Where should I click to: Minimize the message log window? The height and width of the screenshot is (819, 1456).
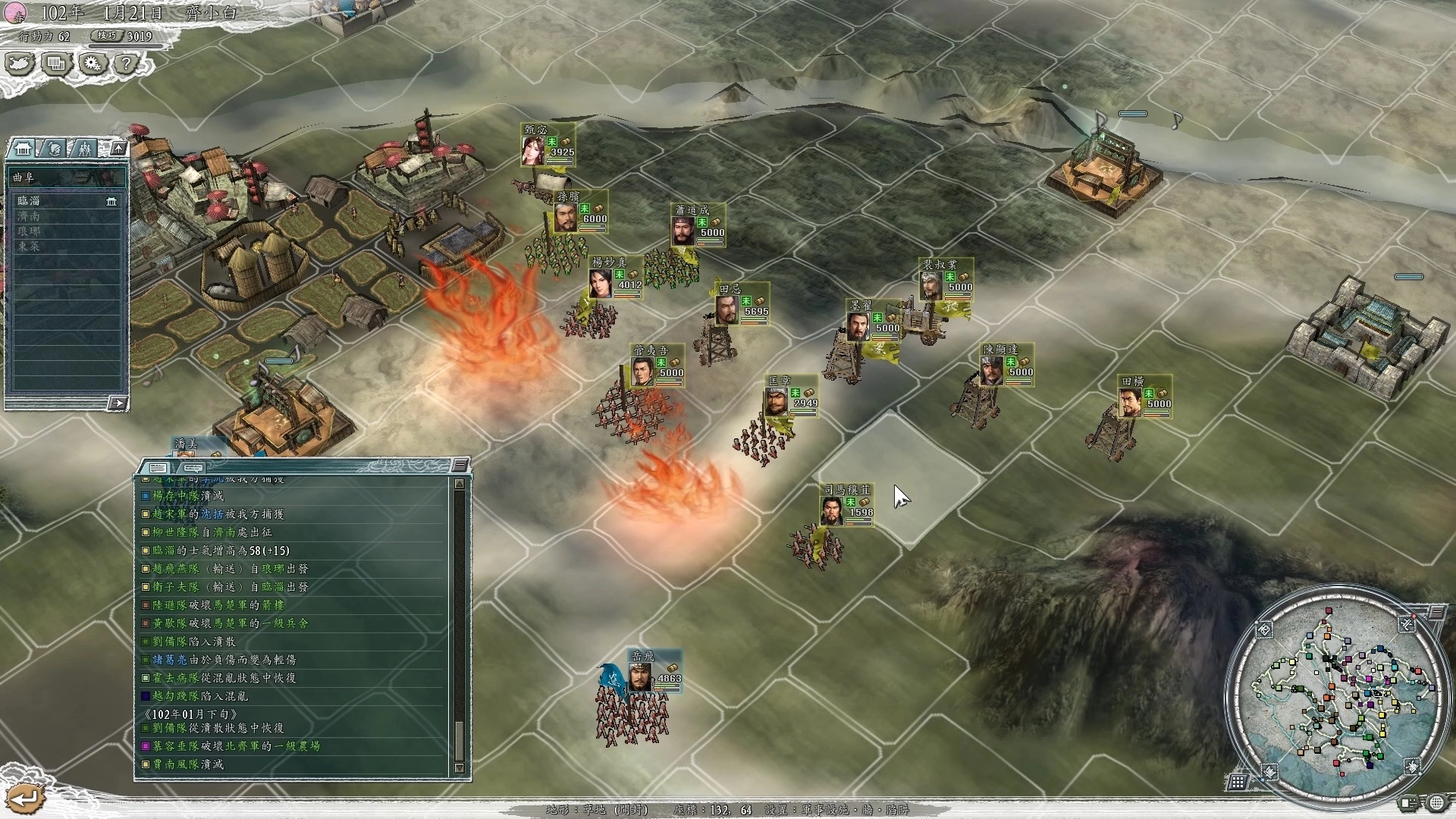(460, 465)
